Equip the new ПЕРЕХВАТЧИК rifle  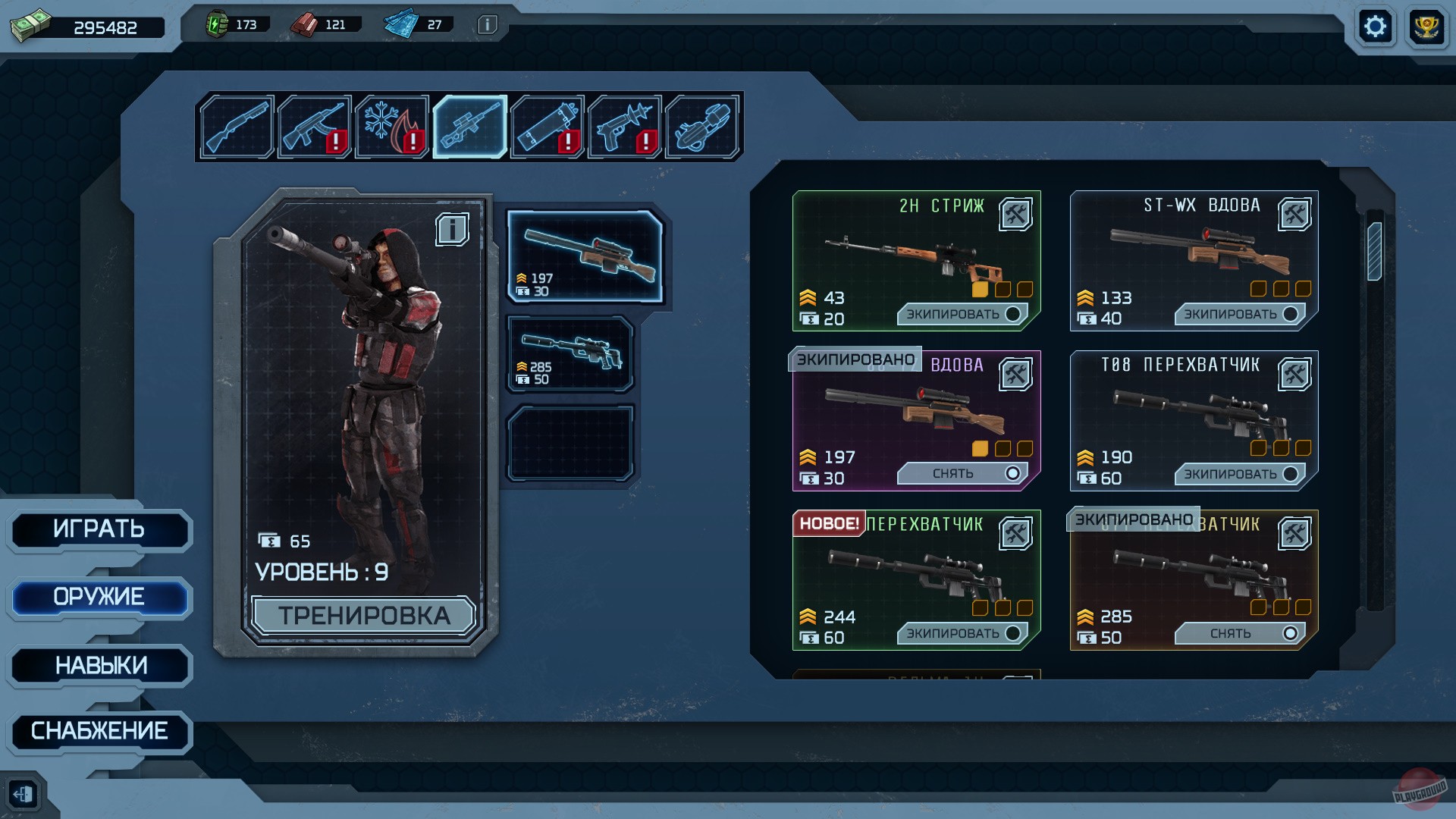click(x=962, y=632)
